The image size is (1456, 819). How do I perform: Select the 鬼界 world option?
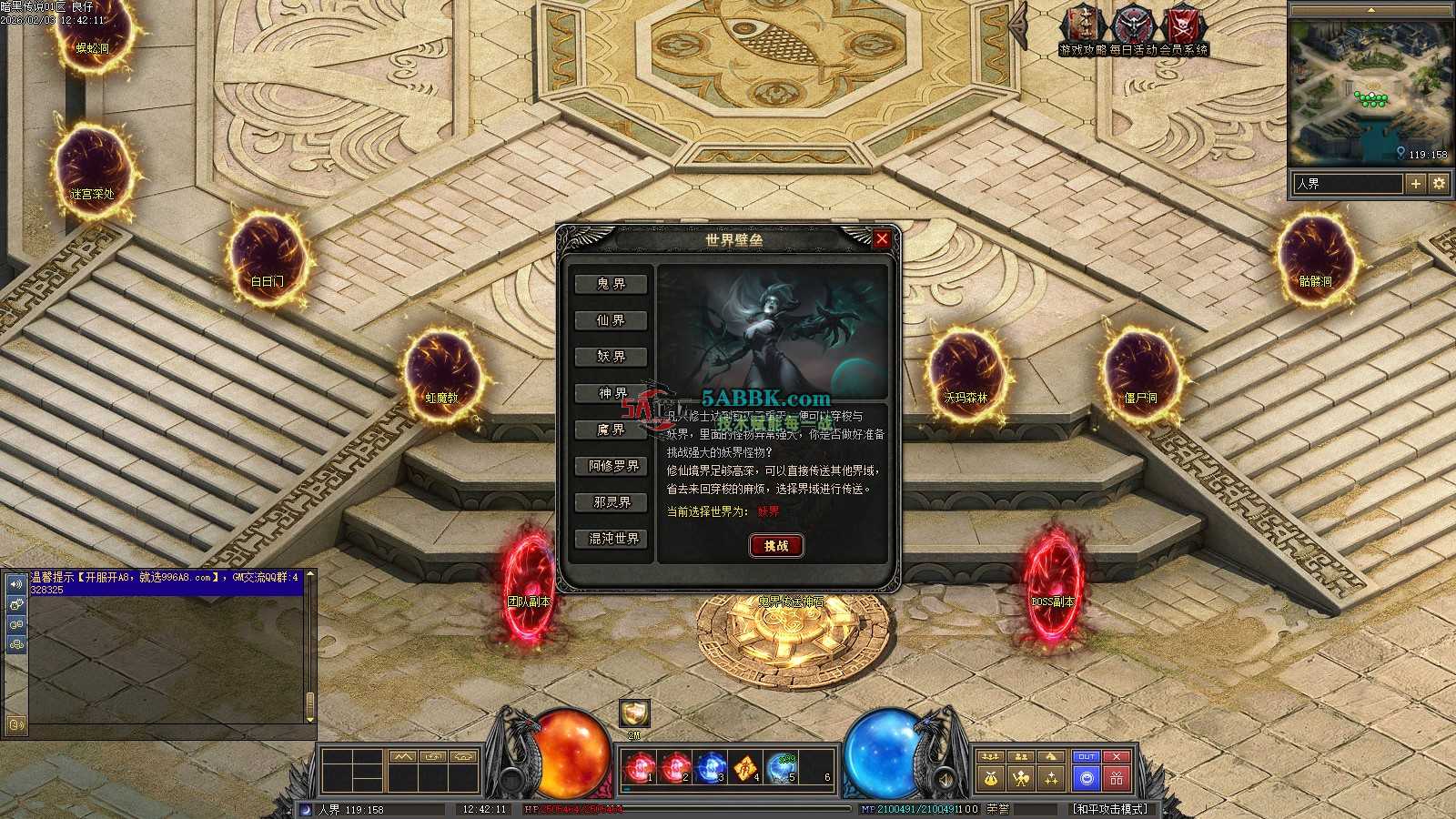pos(612,284)
